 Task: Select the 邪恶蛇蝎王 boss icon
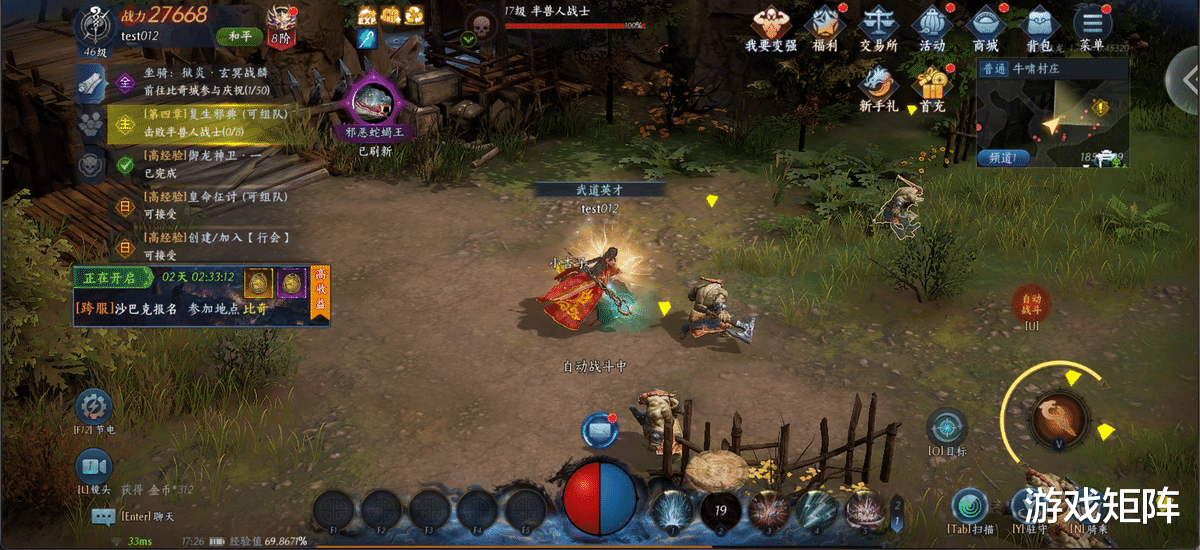click(x=375, y=106)
